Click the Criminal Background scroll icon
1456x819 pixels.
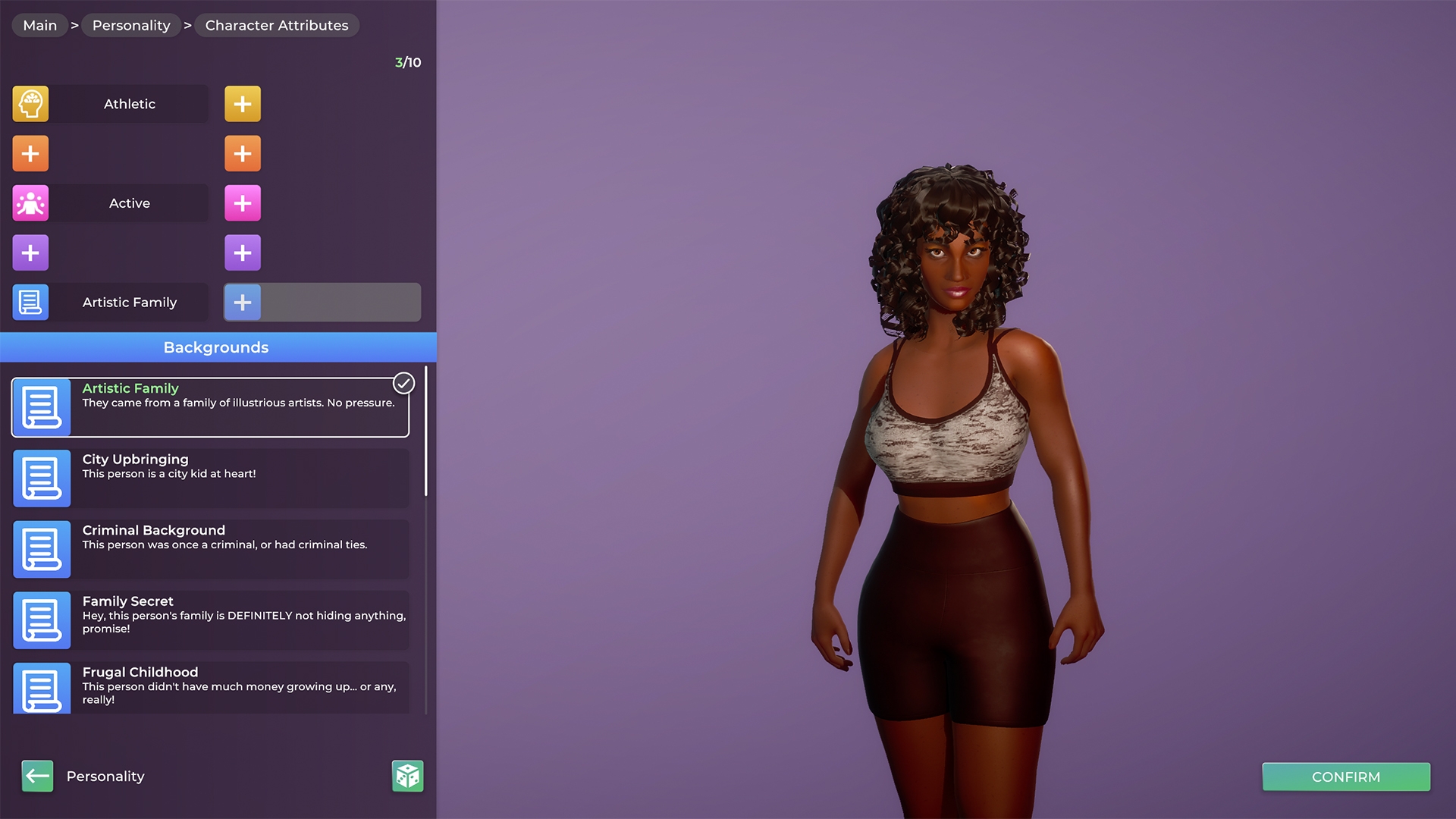pyautogui.click(x=42, y=549)
